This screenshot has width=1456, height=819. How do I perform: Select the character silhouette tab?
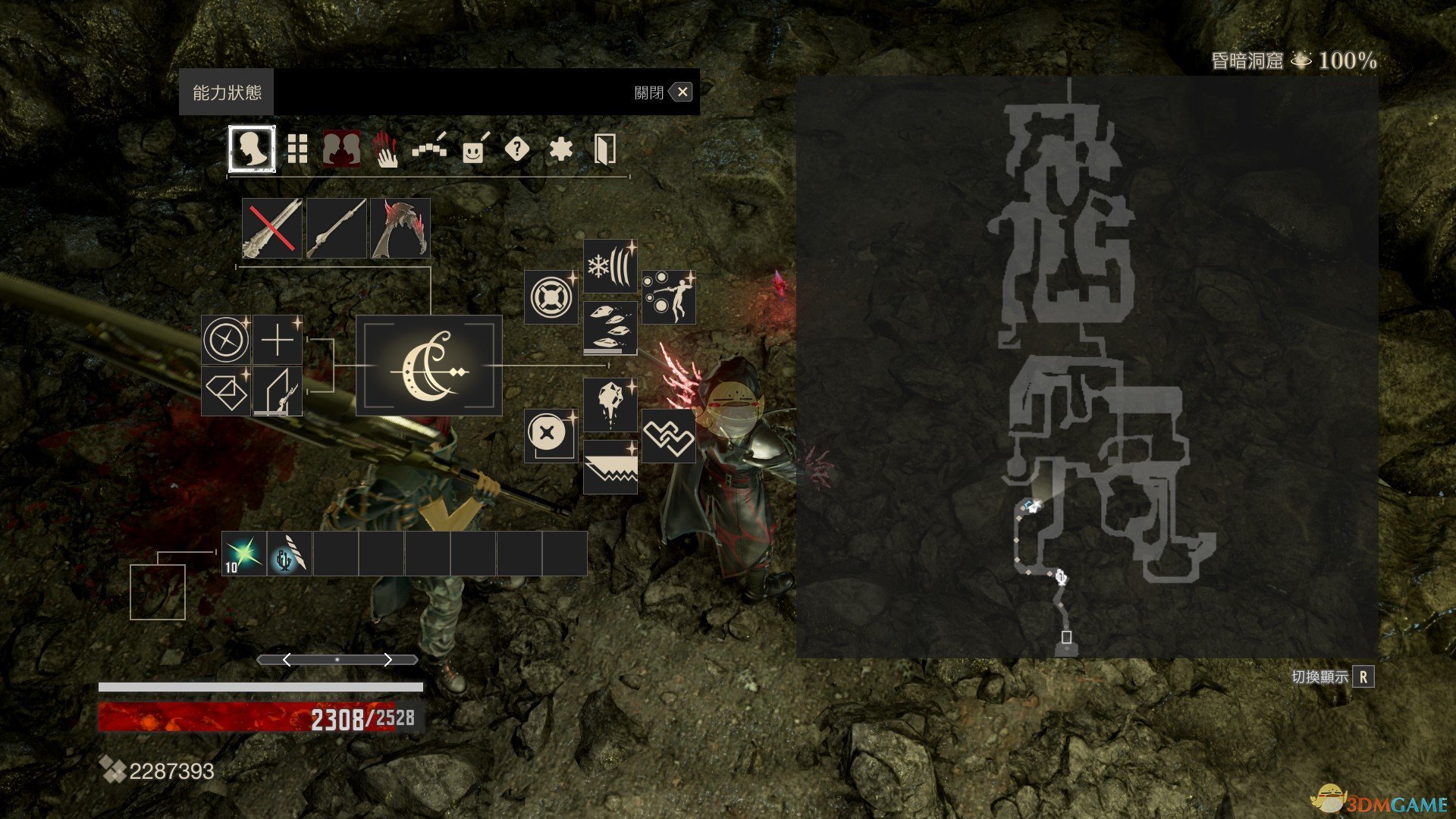click(x=252, y=149)
